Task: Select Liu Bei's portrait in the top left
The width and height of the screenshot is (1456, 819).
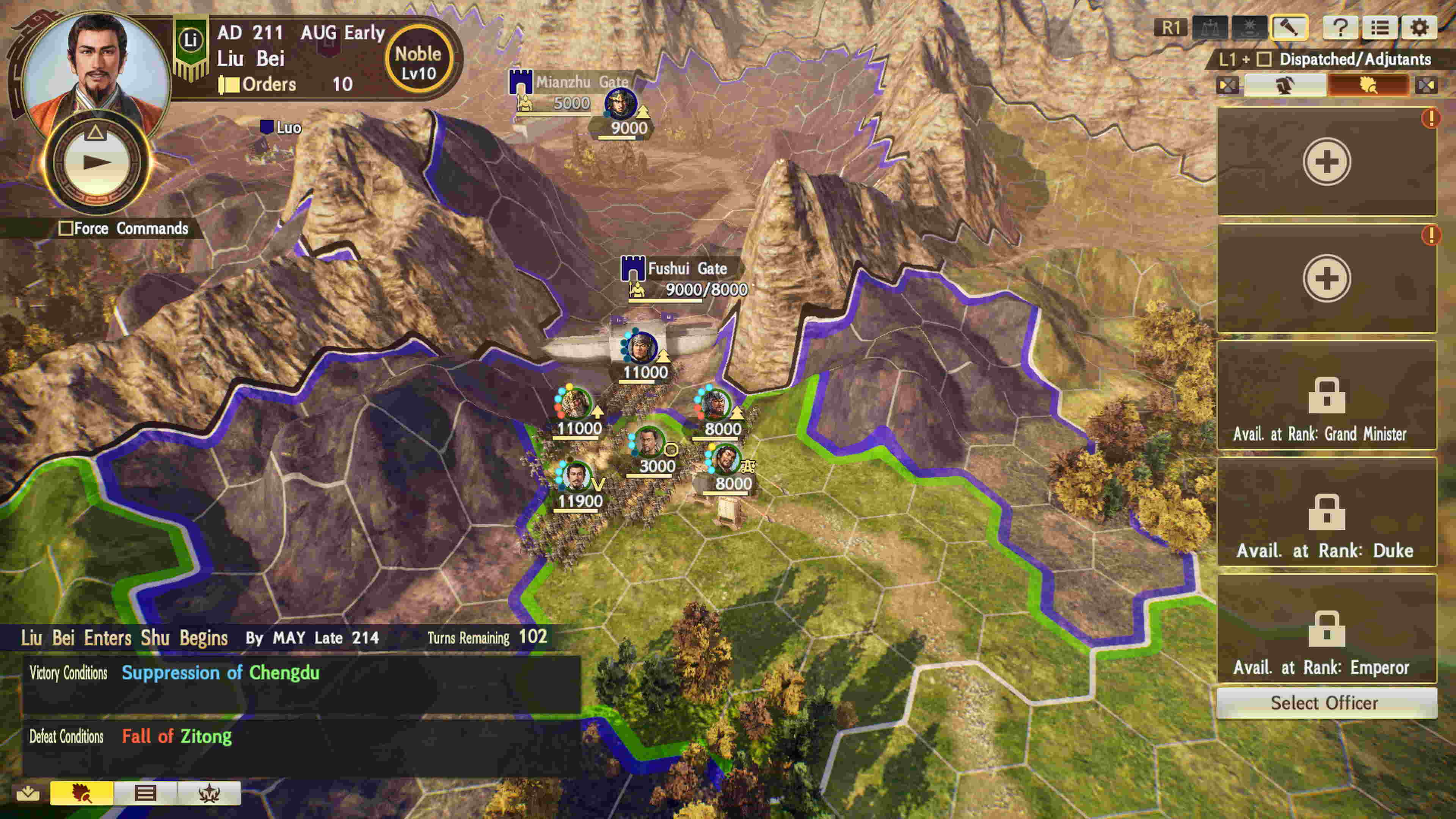Action: pyautogui.click(x=96, y=62)
